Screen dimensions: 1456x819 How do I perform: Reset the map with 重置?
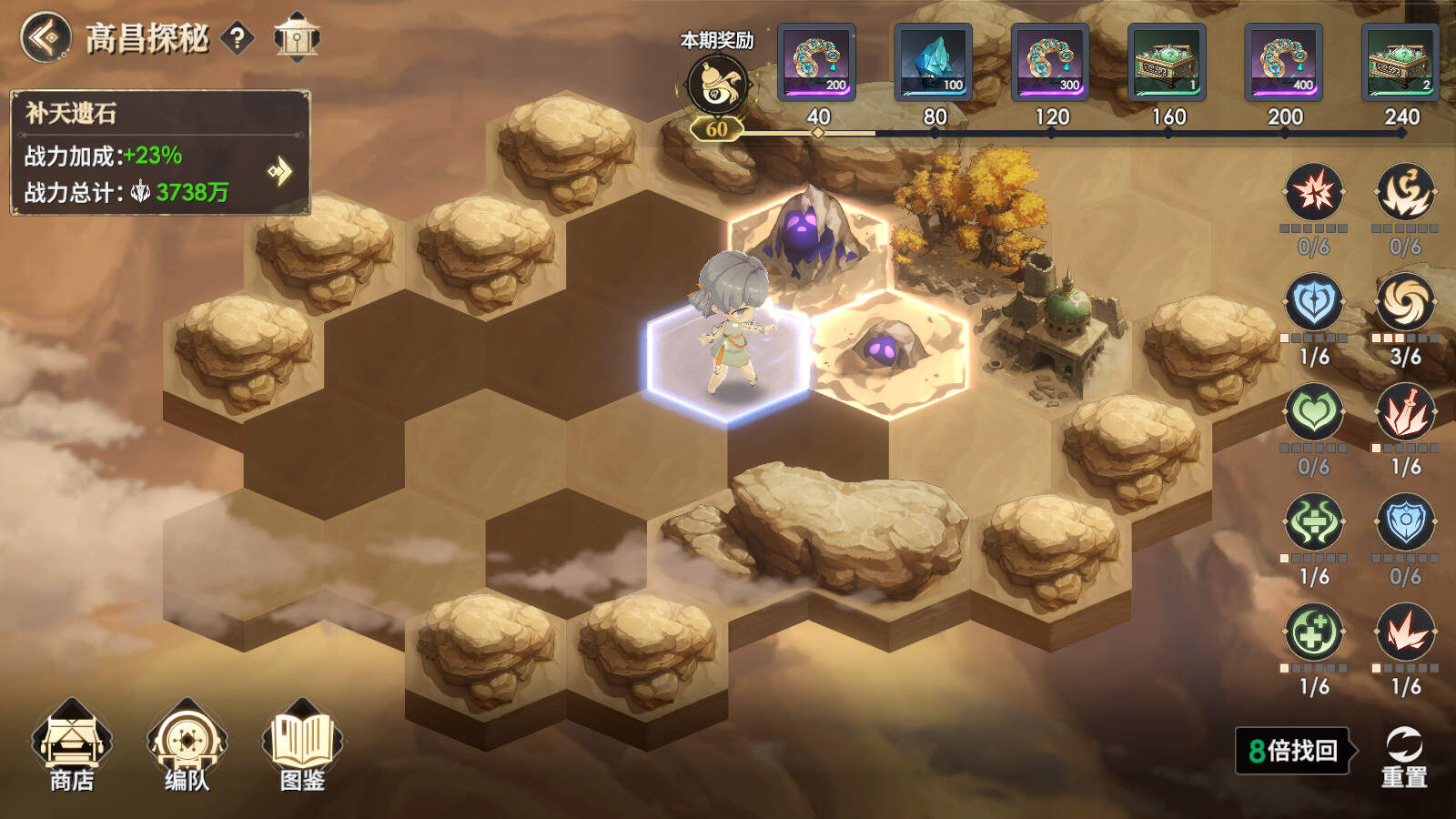click(1404, 755)
